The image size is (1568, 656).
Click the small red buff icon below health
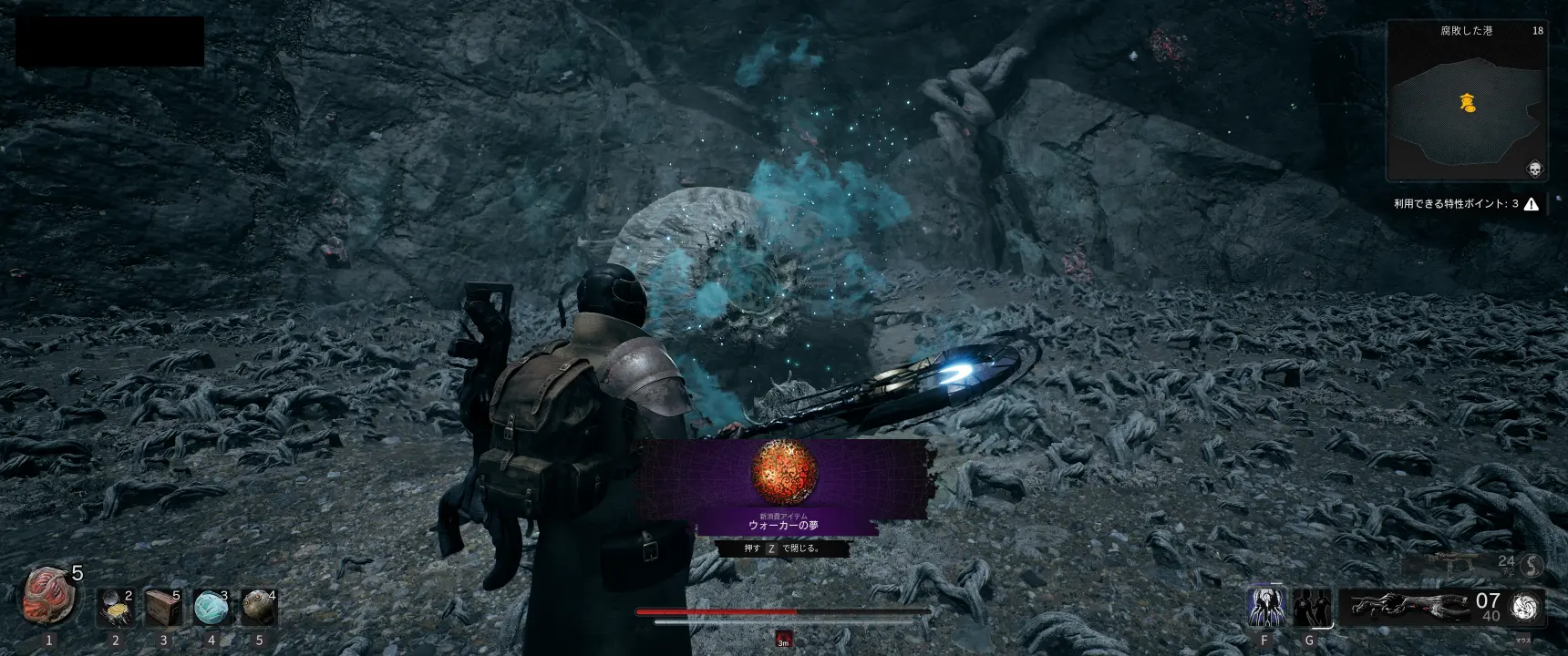[x=783, y=639]
